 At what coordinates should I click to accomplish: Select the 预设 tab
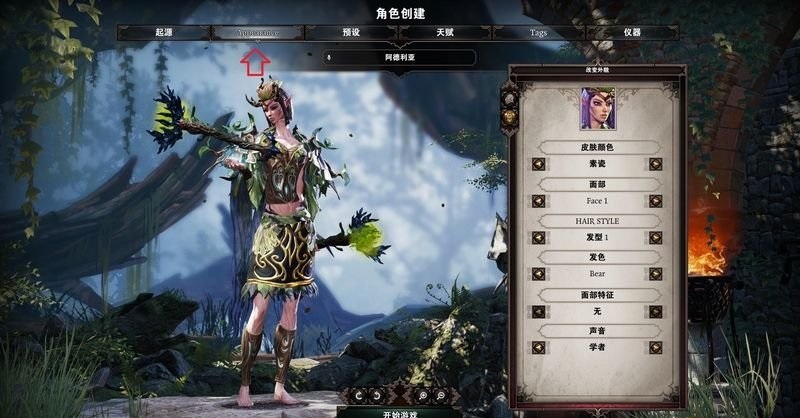351,33
